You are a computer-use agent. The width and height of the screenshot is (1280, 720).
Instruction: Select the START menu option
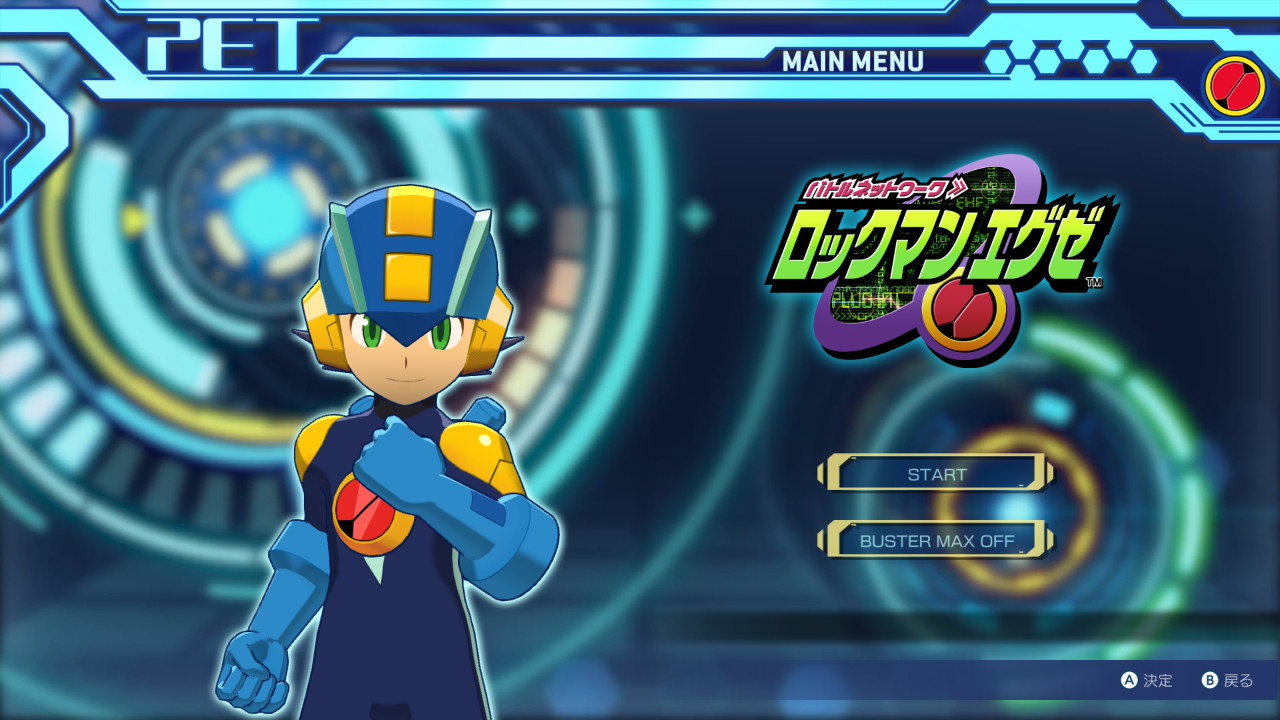[x=936, y=474]
